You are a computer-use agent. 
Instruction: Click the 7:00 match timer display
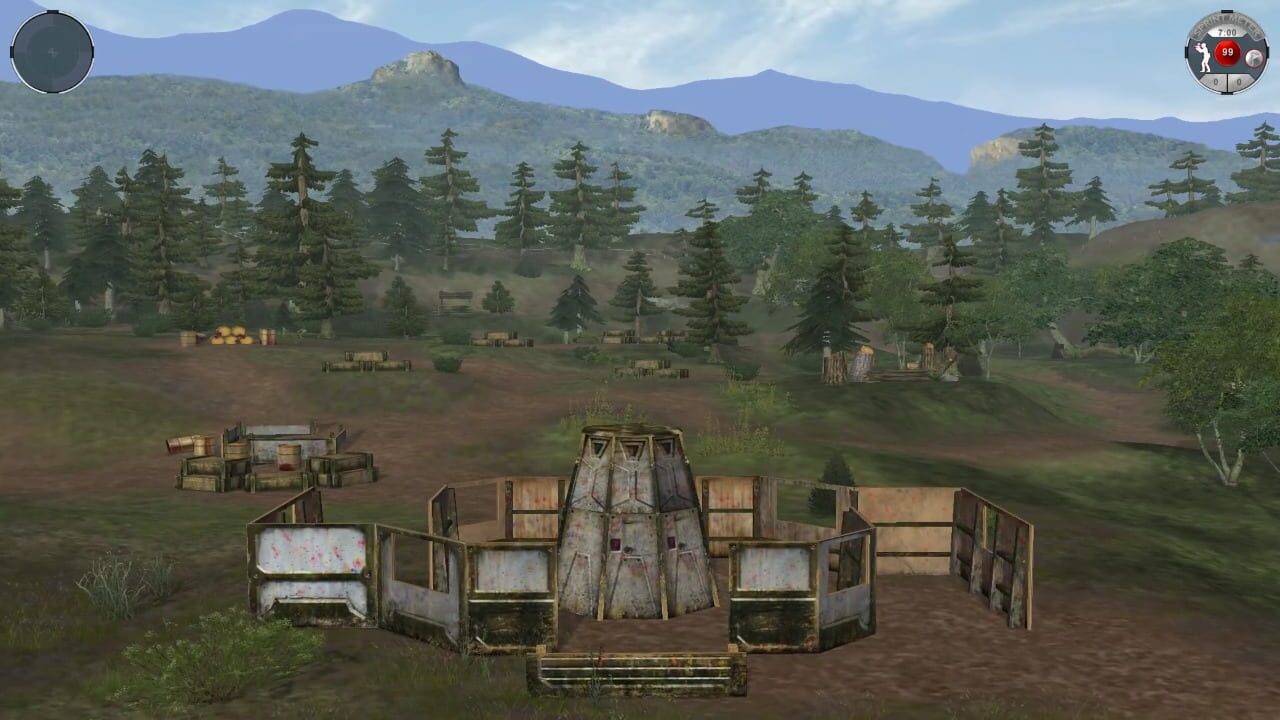point(1228,32)
